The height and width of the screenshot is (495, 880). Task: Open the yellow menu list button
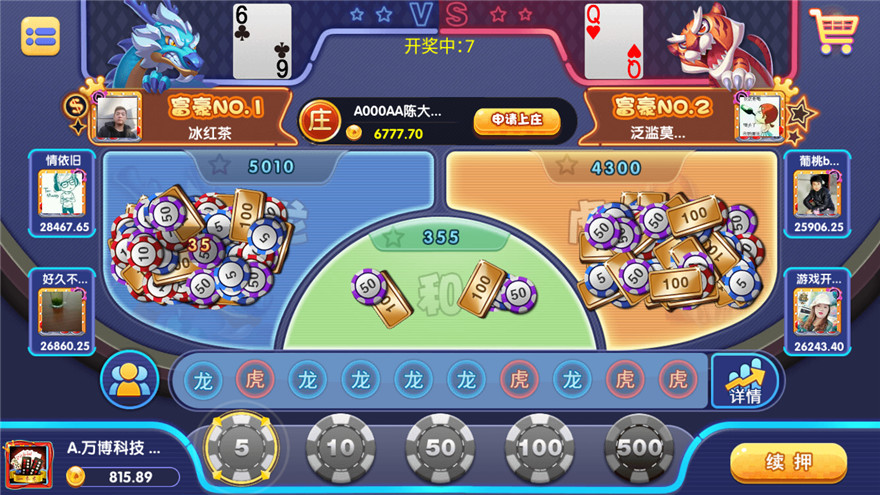tap(40, 36)
